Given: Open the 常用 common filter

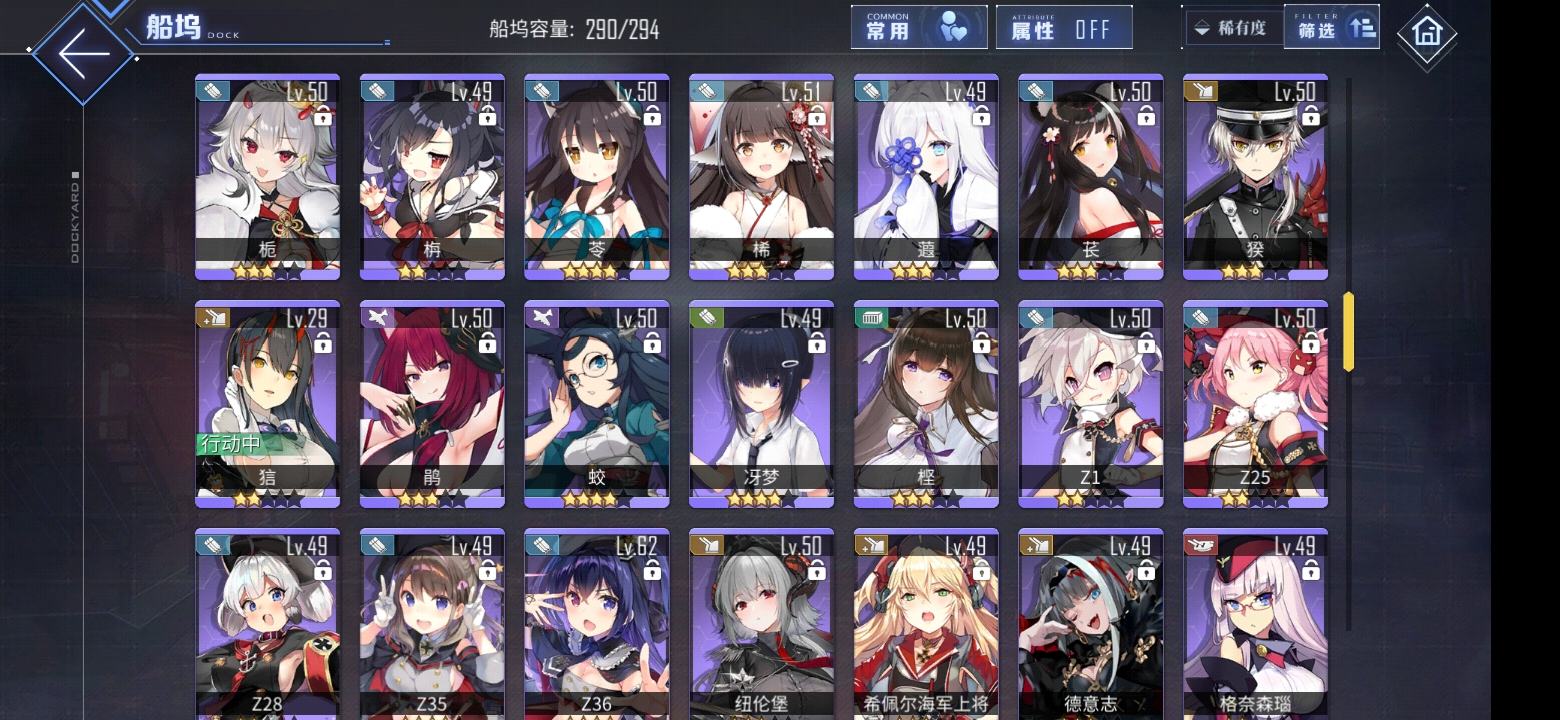Looking at the screenshot, I should [918, 28].
